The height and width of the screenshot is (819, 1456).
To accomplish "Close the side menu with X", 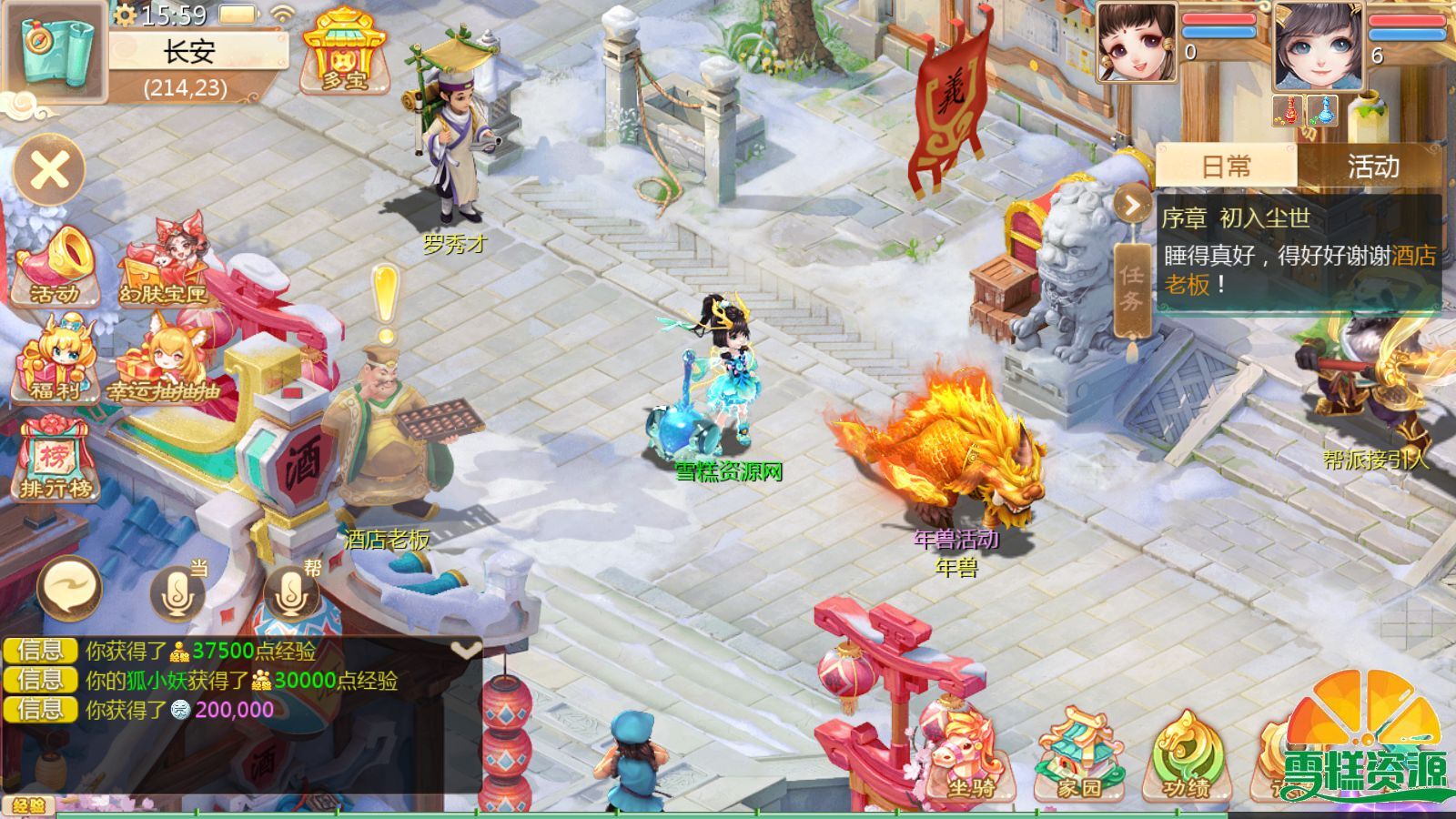I will (x=49, y=170).
